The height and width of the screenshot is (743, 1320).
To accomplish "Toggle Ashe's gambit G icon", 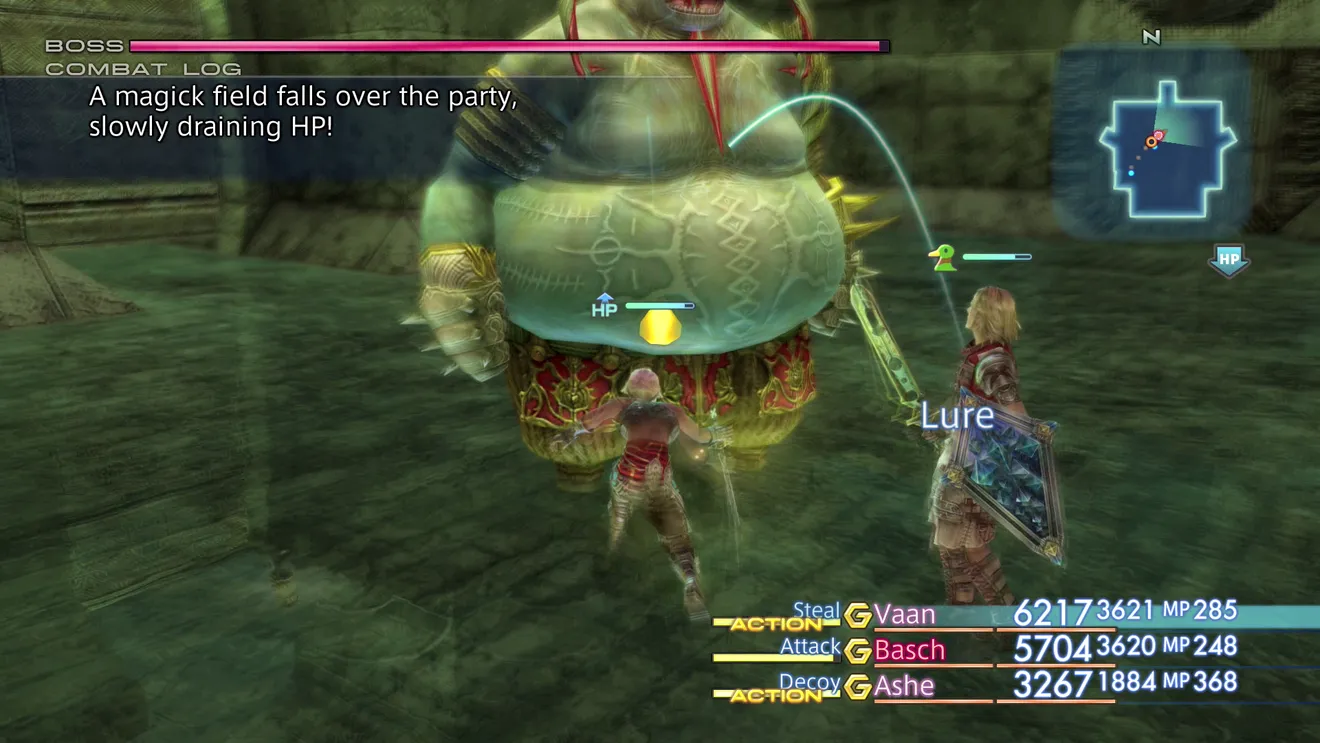I will (857, 687).
